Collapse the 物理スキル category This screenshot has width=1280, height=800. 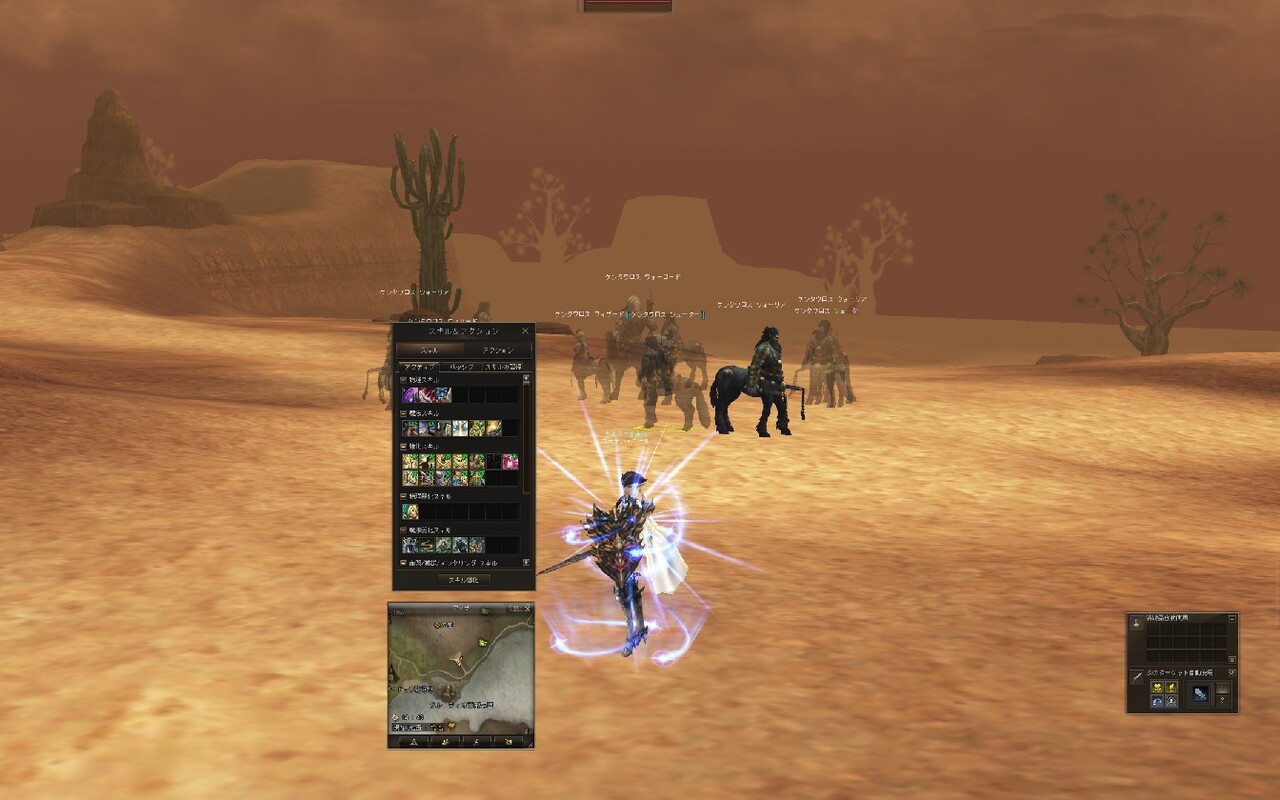[x=403, y=380]
